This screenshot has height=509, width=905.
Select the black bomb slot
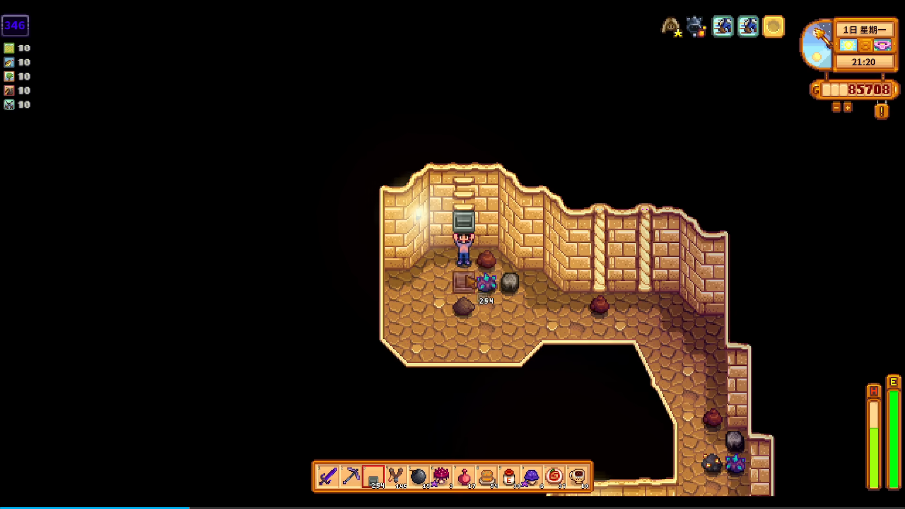pos(419,476)
